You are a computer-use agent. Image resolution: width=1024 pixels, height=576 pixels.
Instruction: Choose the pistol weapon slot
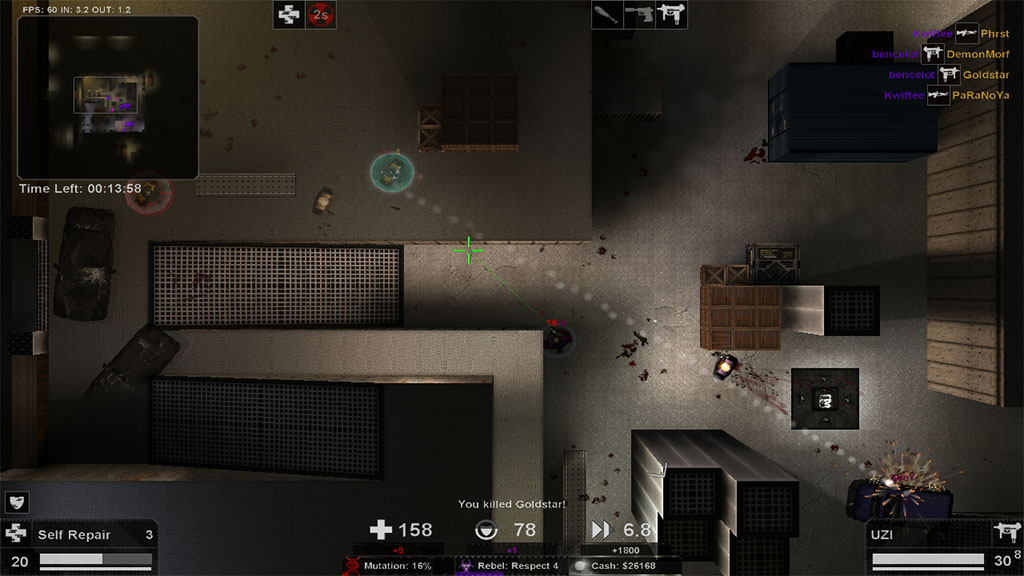pyautogui.click(x=639, y=14)
